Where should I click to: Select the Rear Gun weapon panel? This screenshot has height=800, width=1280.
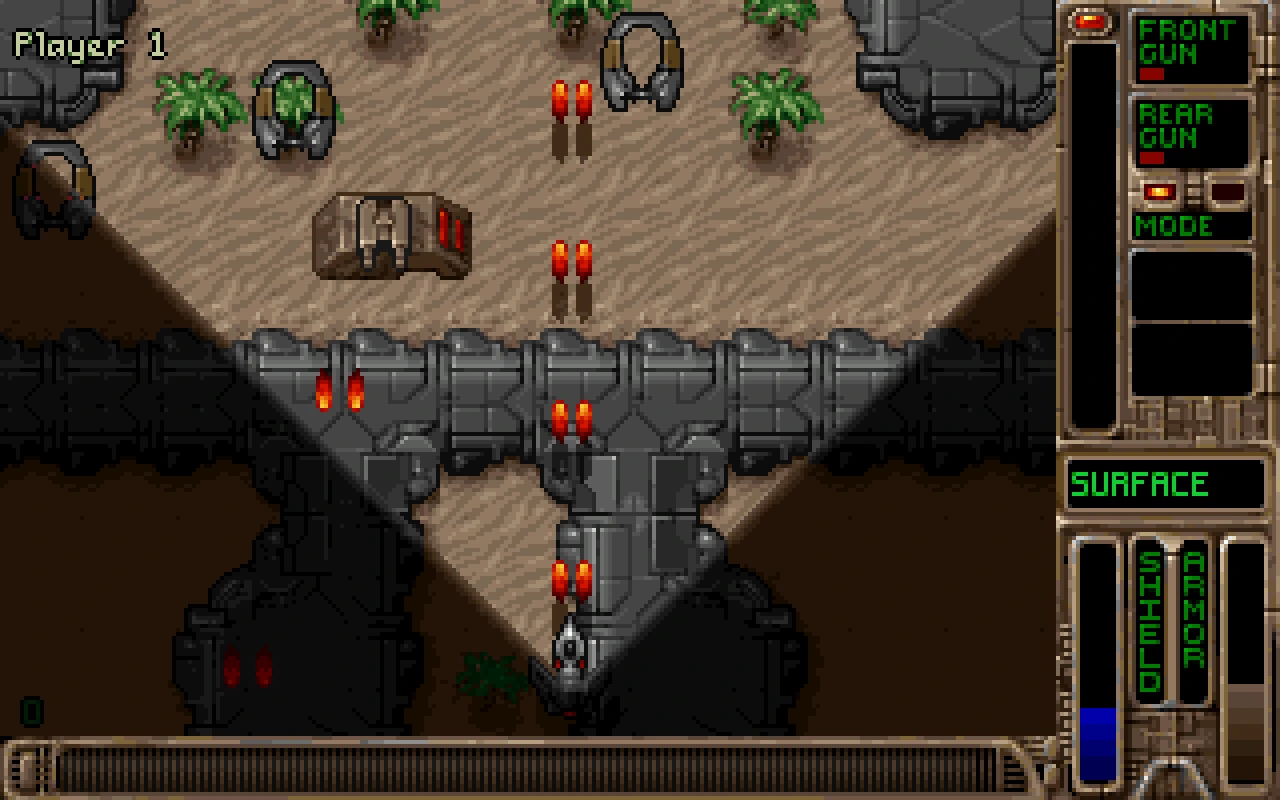pos(1190,133)
